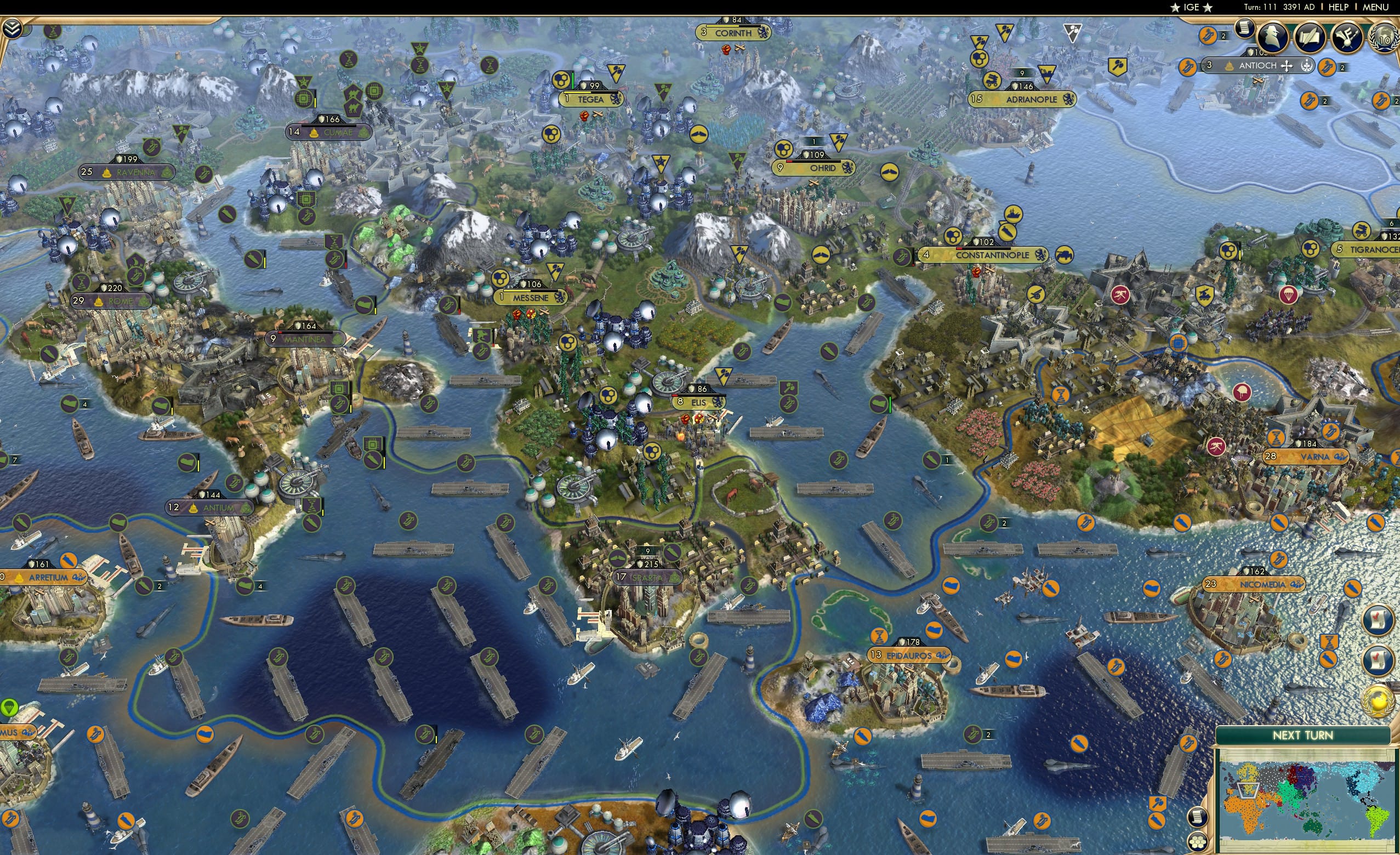The image size is (1400, 855).
Task: Click the IGE label next to the stars
Action: (x=1192, y=7)
